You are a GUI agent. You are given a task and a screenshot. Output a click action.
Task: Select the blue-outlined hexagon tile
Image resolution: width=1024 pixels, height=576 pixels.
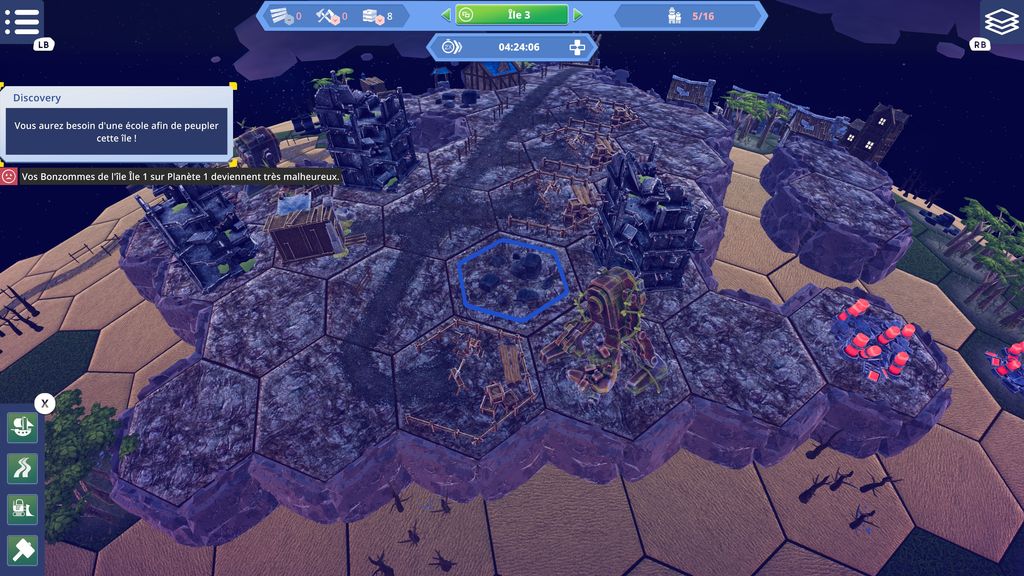[513, 279]
